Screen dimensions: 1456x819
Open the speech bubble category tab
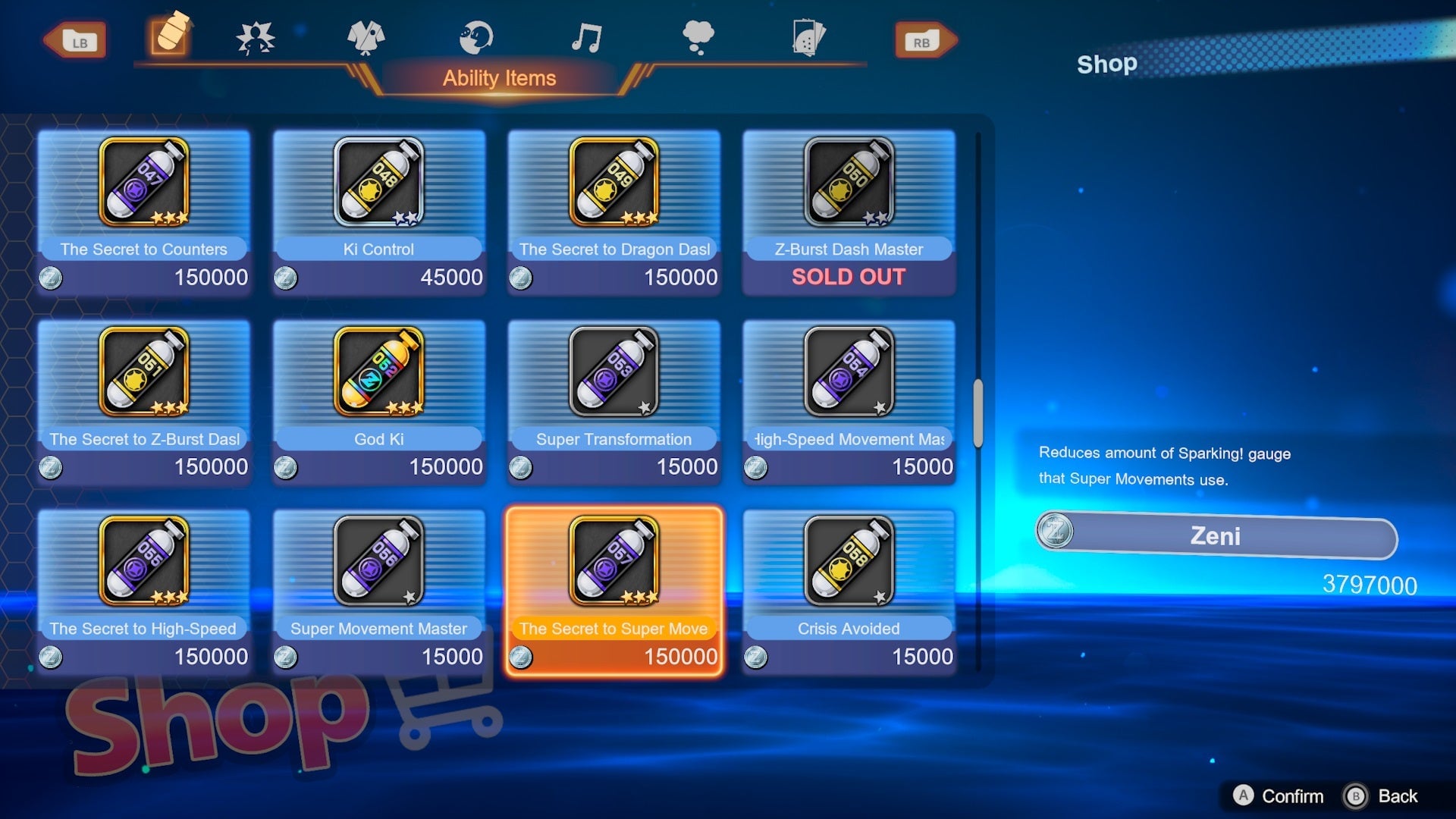click(x=698, y=38)
